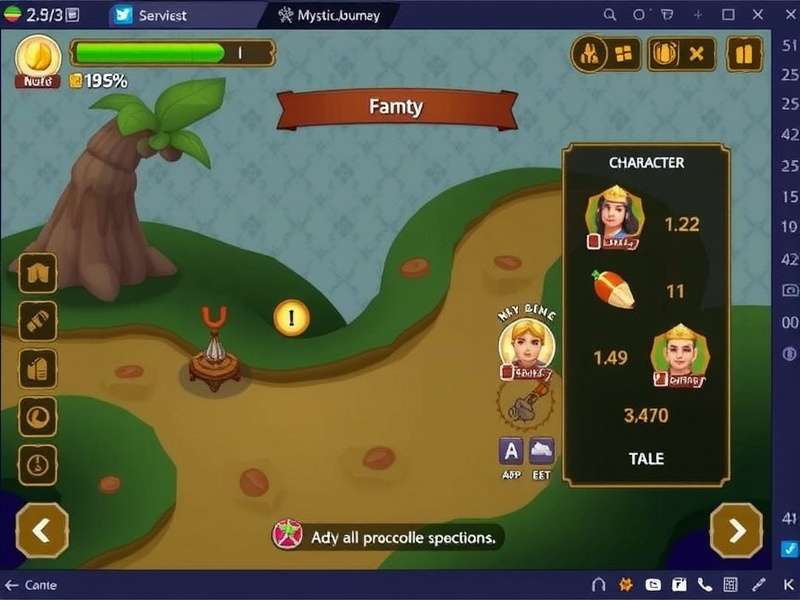
Task: Open the folded map icon in the left sidebar
Action: 38,273
